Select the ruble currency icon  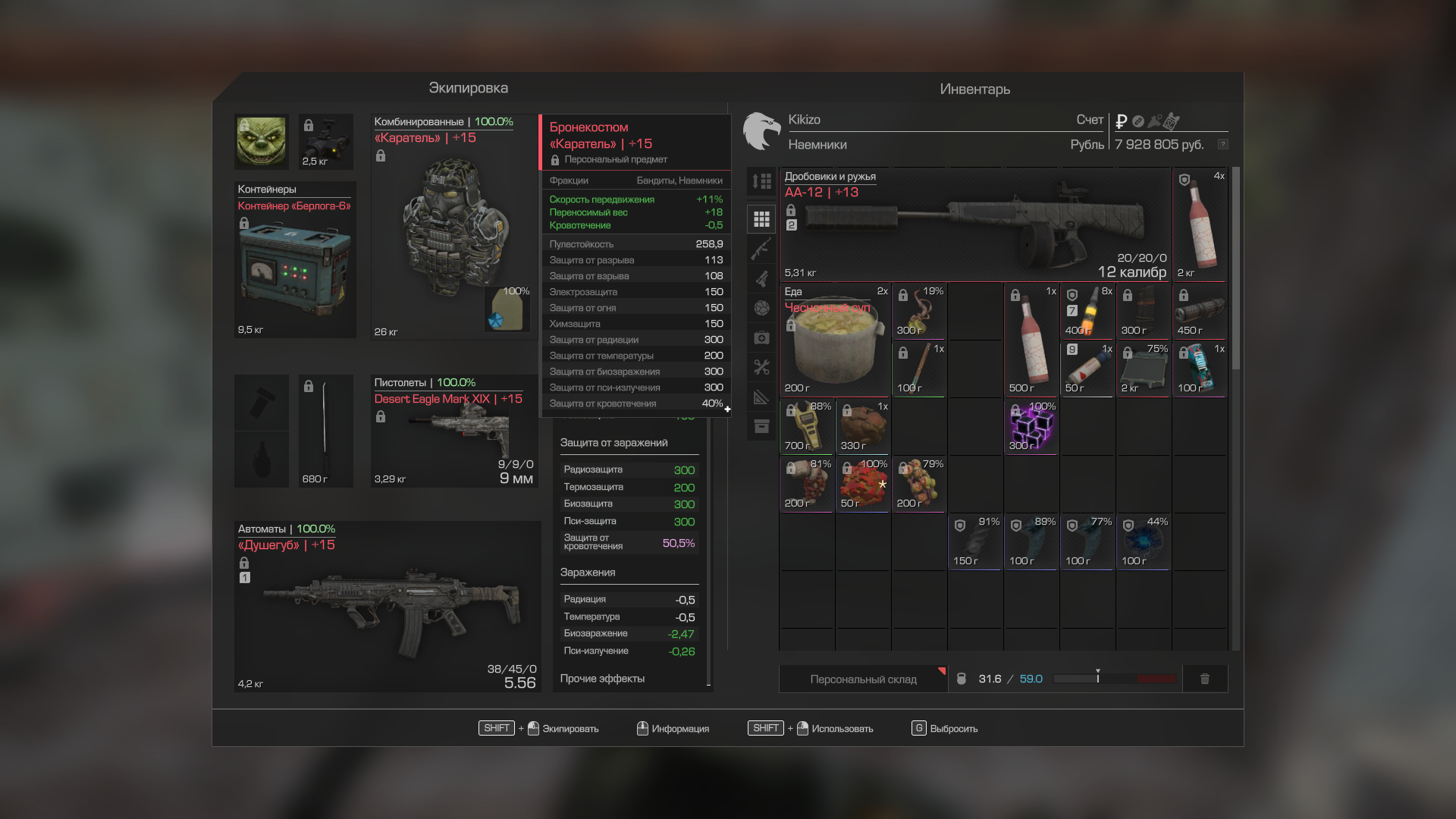point(1121,121)
